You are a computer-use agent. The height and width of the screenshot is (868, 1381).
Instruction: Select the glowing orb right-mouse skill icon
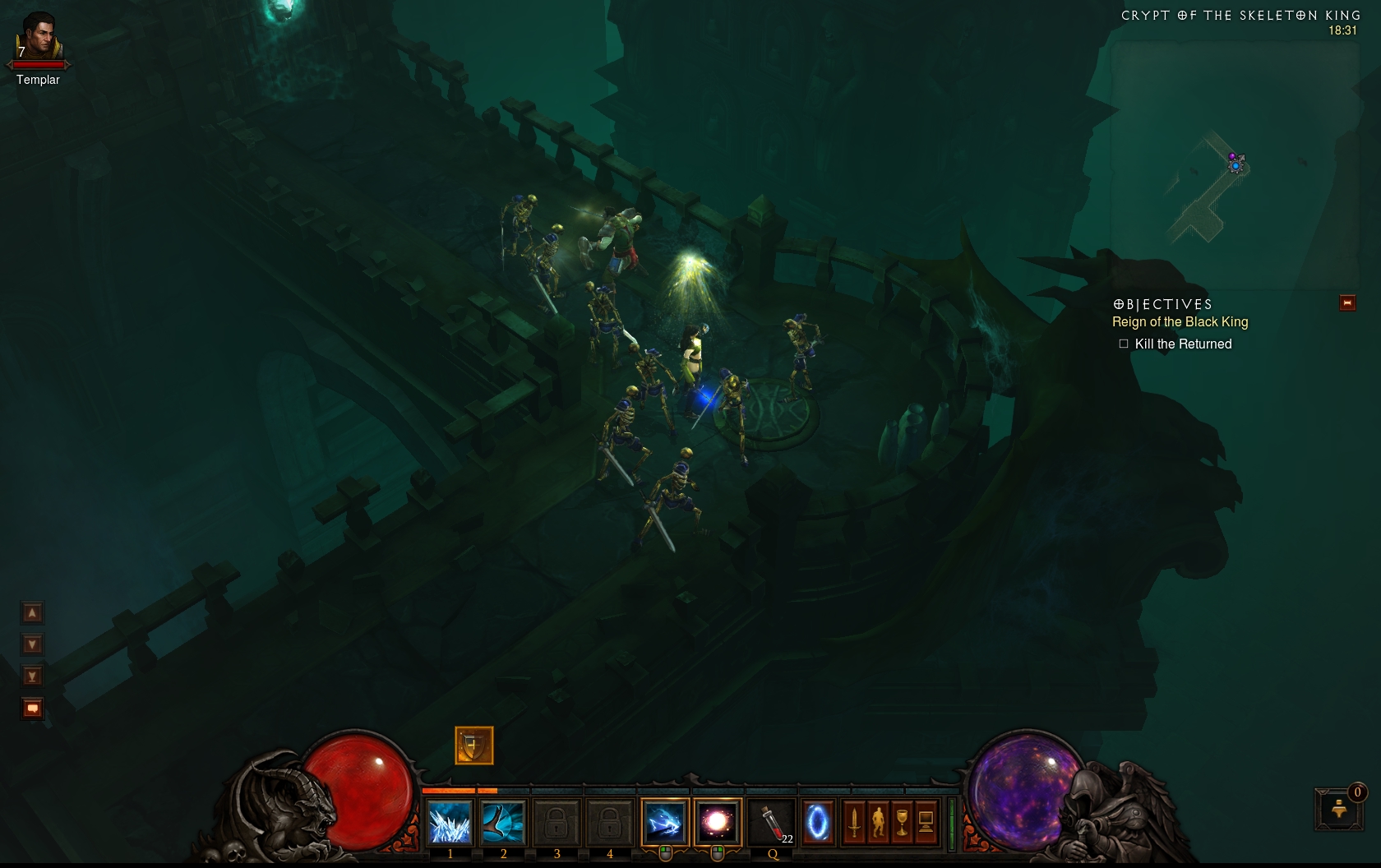[718, 822]
